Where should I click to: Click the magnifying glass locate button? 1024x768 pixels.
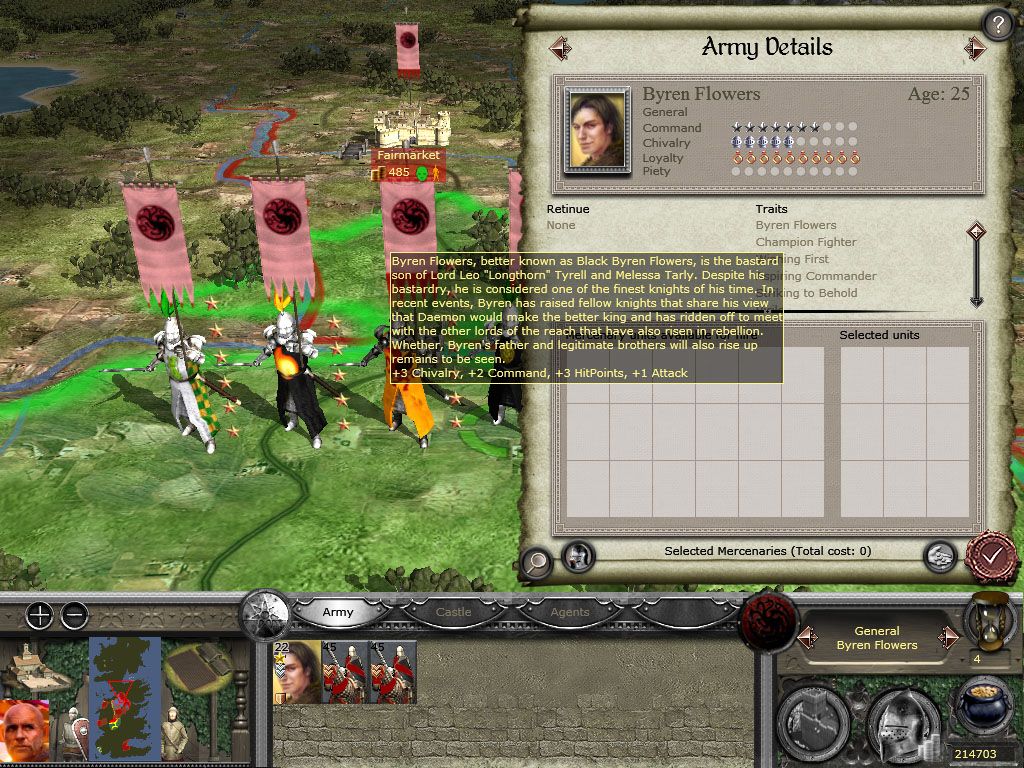(537, 561)
